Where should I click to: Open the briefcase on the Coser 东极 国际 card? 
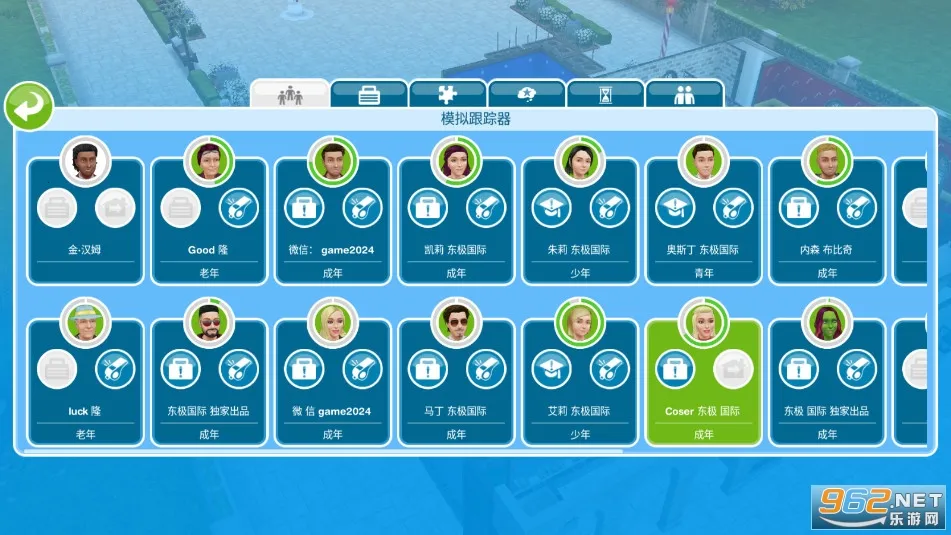(x=675, y=369)
